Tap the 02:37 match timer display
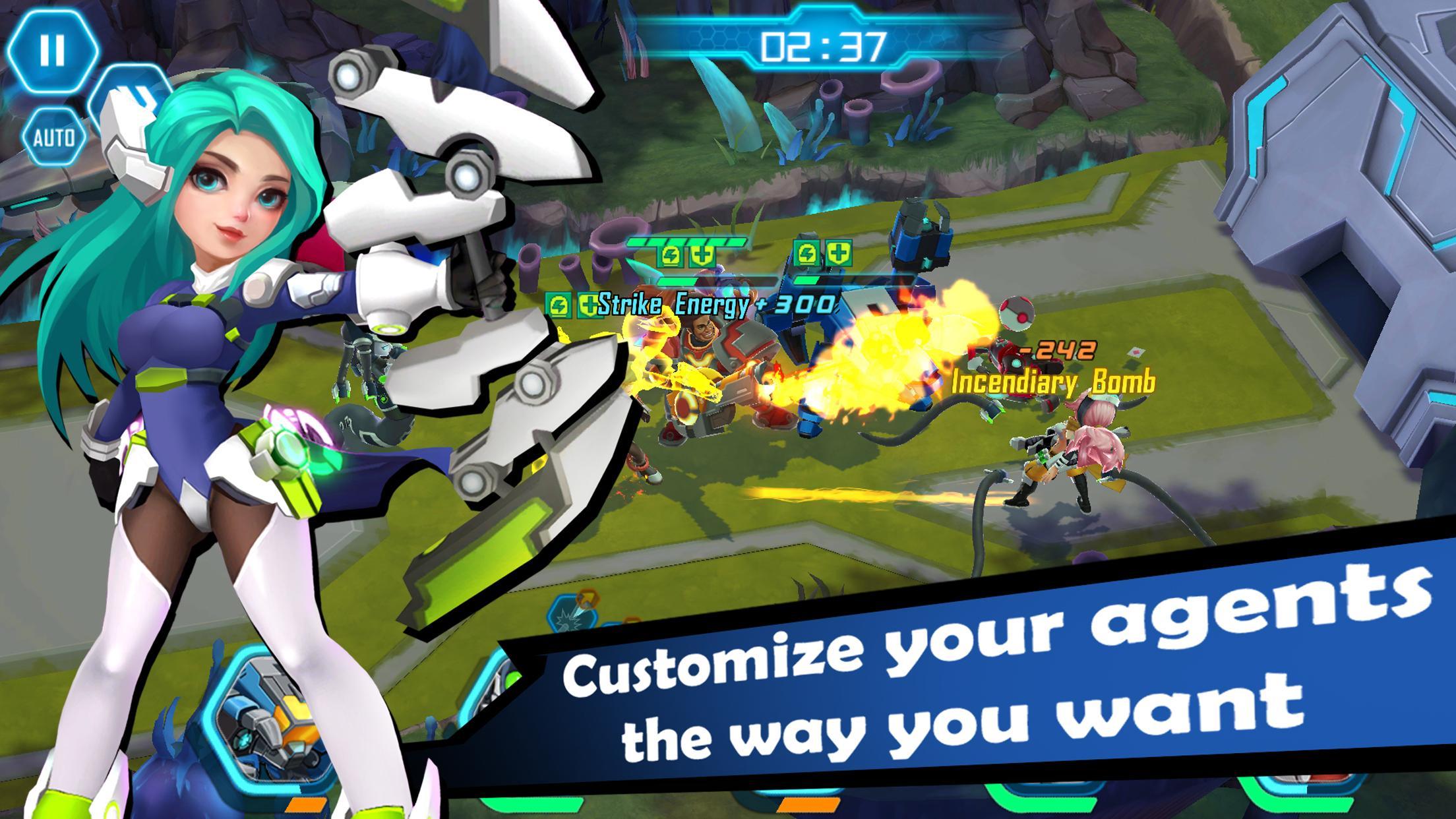The width and height of the screenshot is (1456, 819). point(824,45)
